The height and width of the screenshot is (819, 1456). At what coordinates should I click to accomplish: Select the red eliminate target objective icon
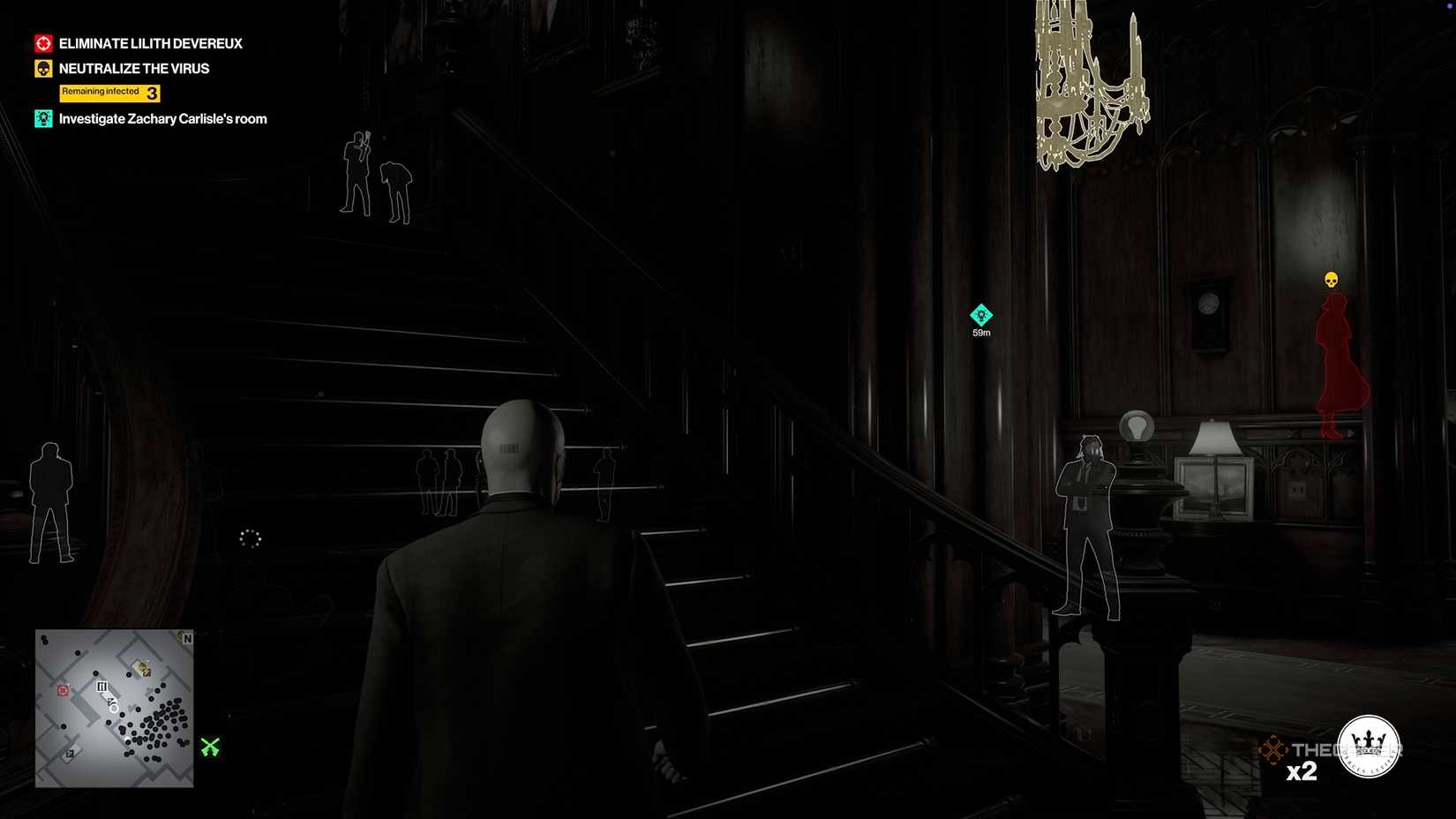pyautogui.click(x=41, y=42)
